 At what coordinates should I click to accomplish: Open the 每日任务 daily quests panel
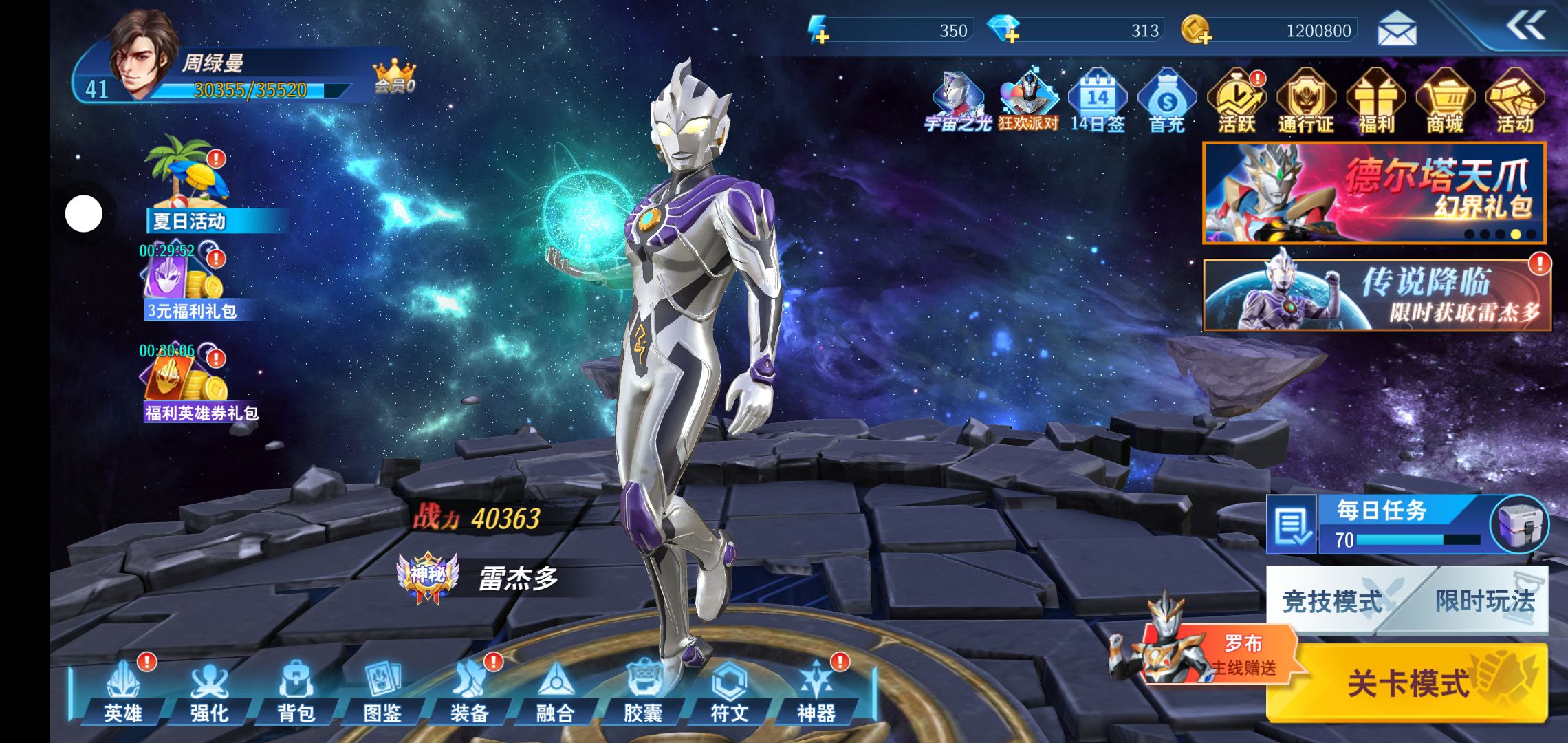(x=1382, y=524)
